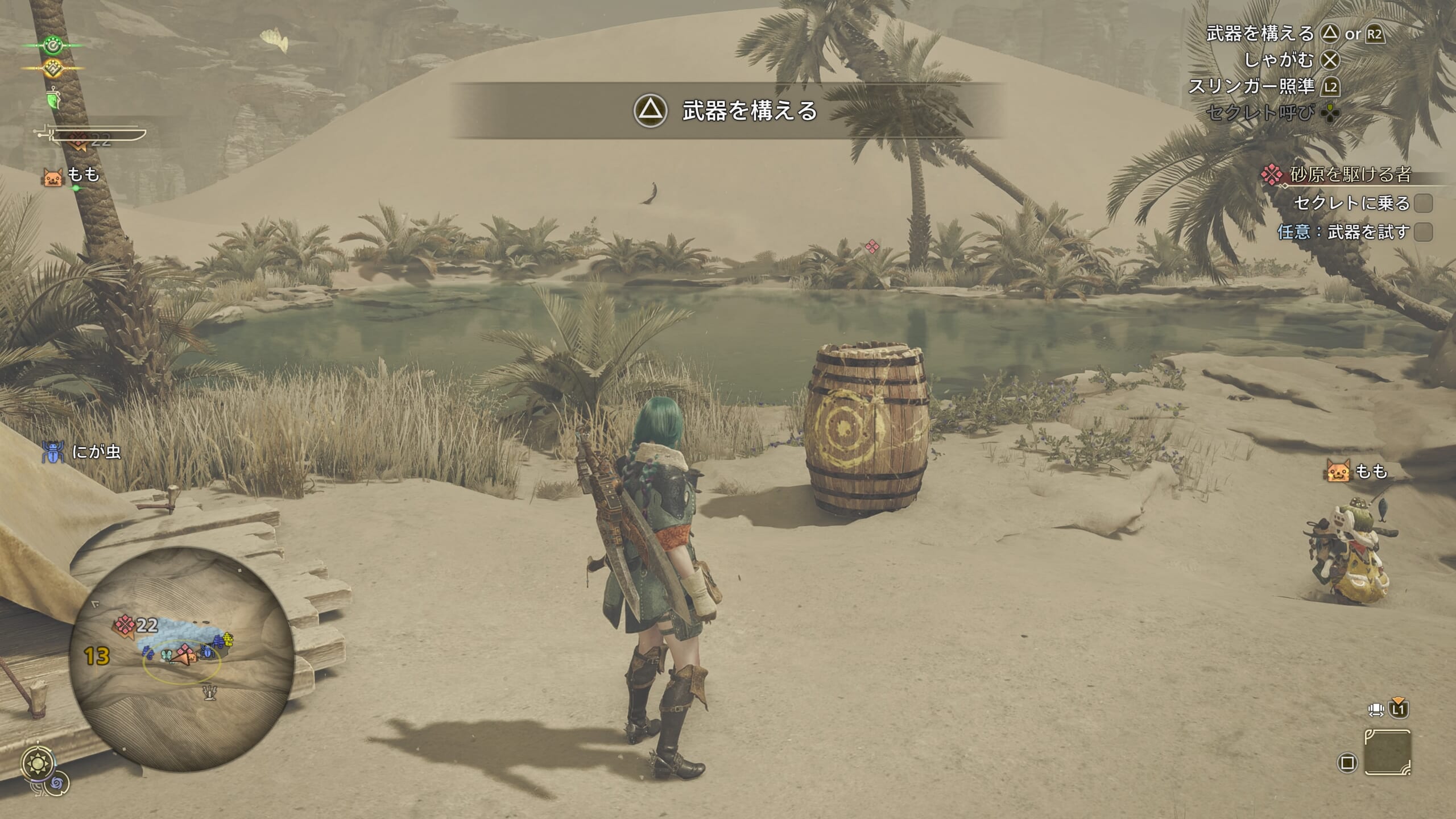Click the にが虫 beetle gathering label
The image size is (1456, 819).
pos(83,452)
